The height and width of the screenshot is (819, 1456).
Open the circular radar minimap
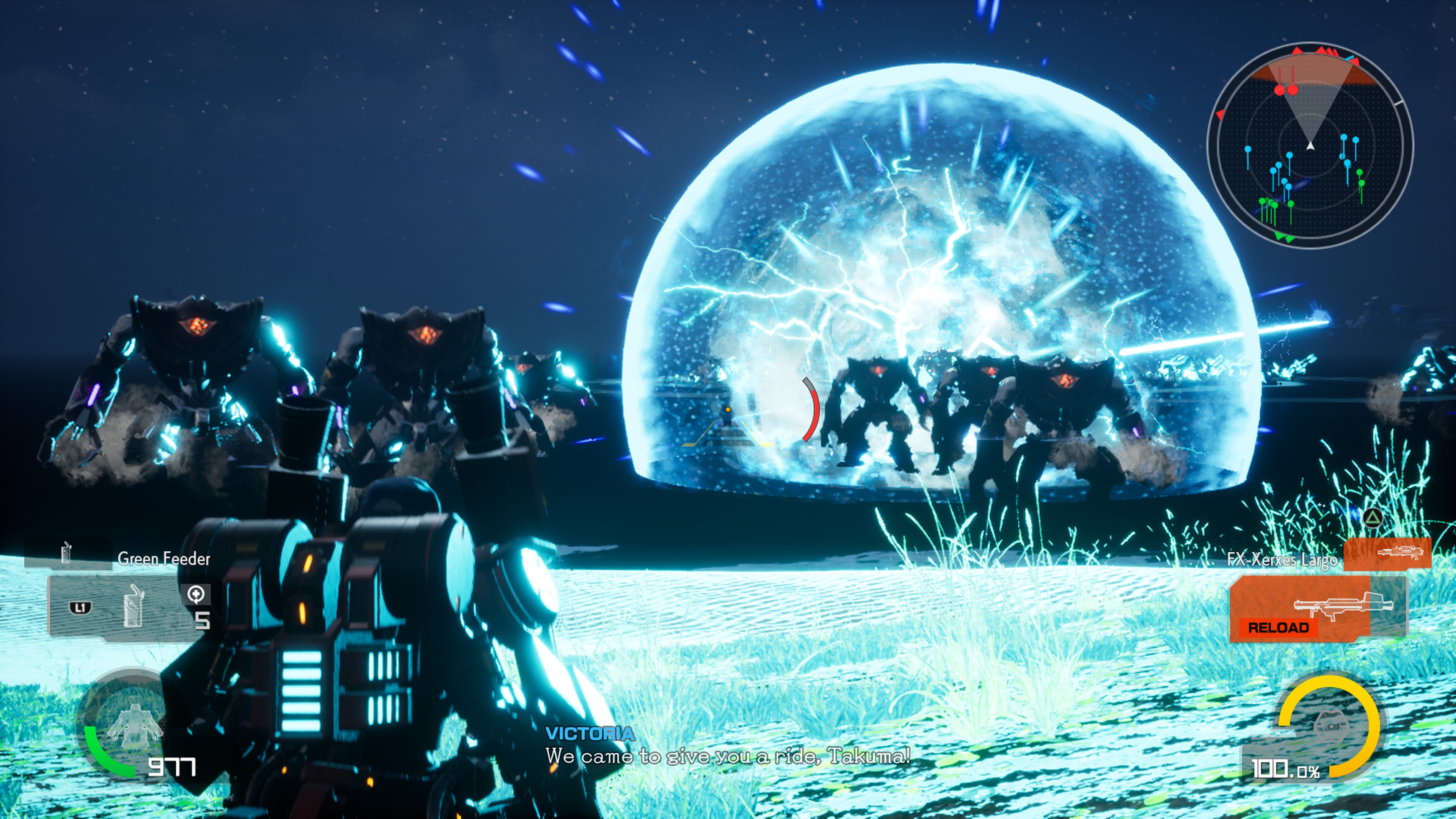[x=1310, y=146]
